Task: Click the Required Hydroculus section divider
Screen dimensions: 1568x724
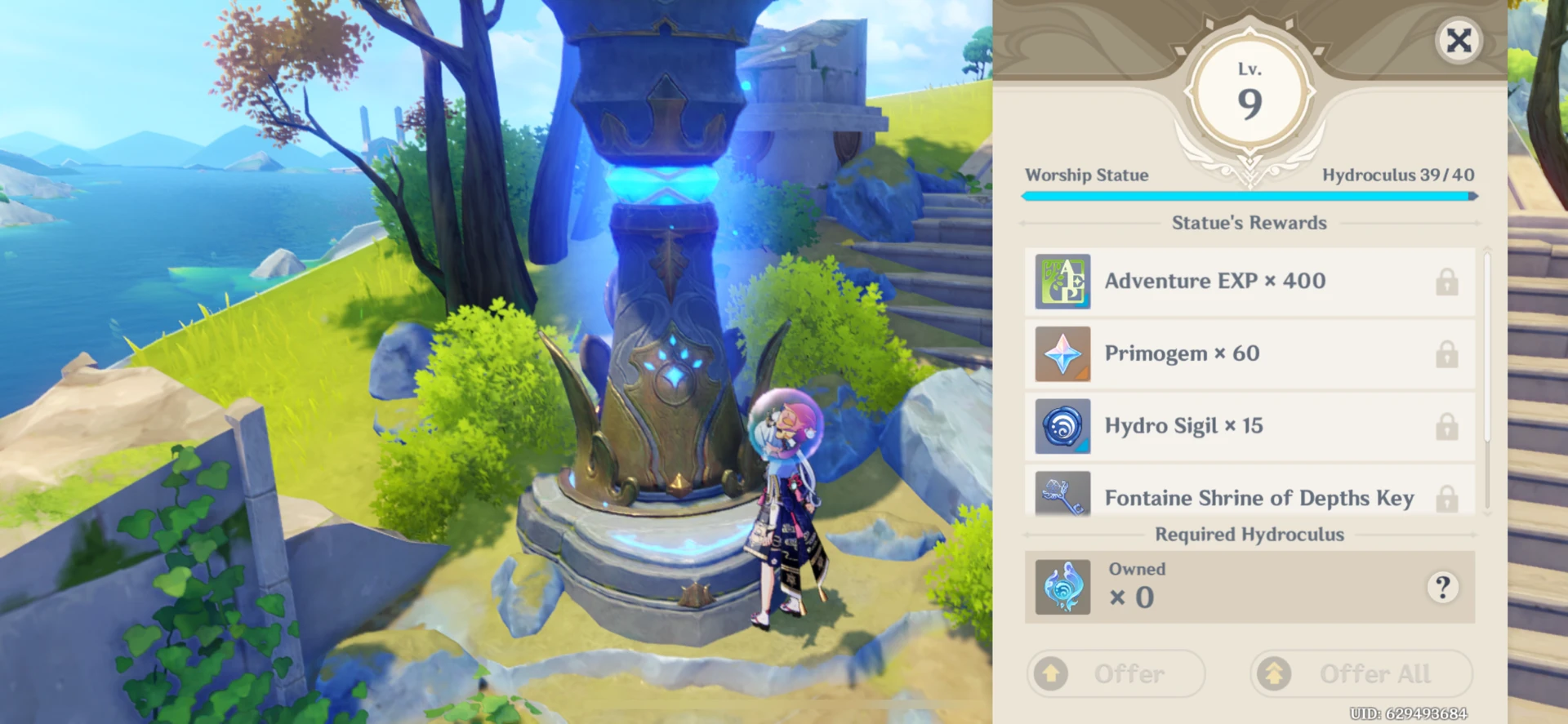Action: [1249, 535]
